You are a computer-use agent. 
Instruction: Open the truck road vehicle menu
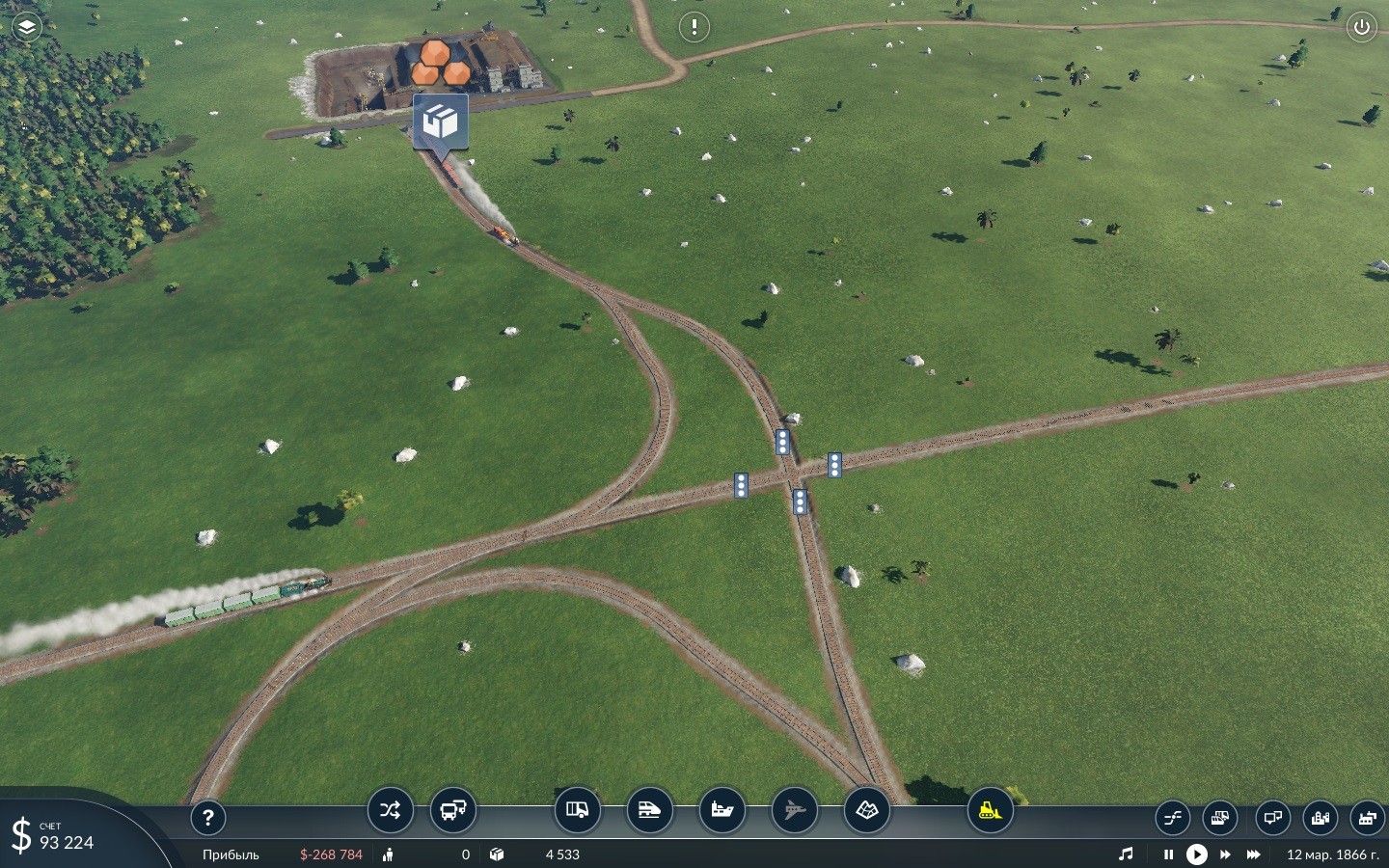(x=577, y=810)
